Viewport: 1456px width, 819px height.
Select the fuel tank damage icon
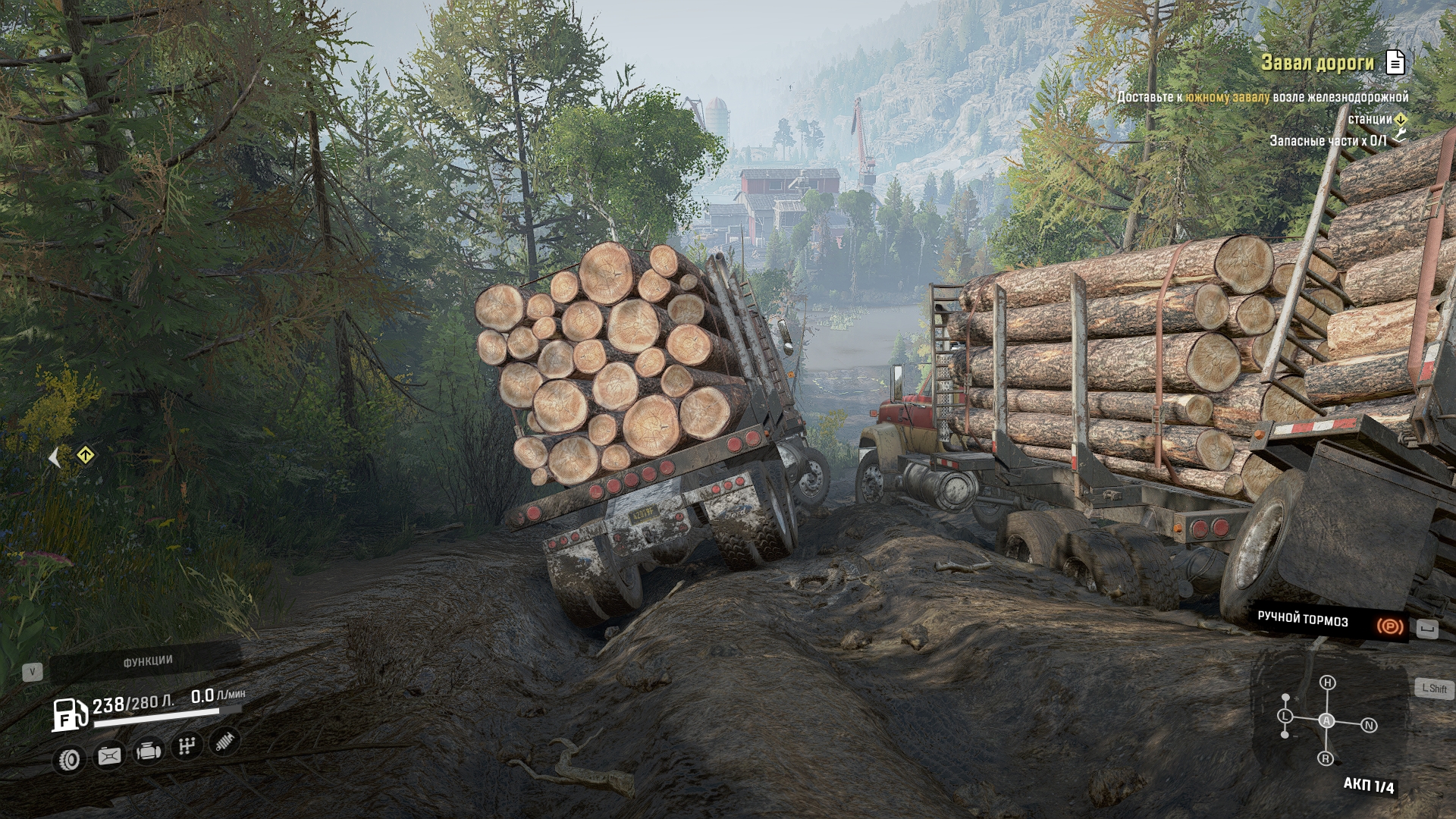coord(109,756)
